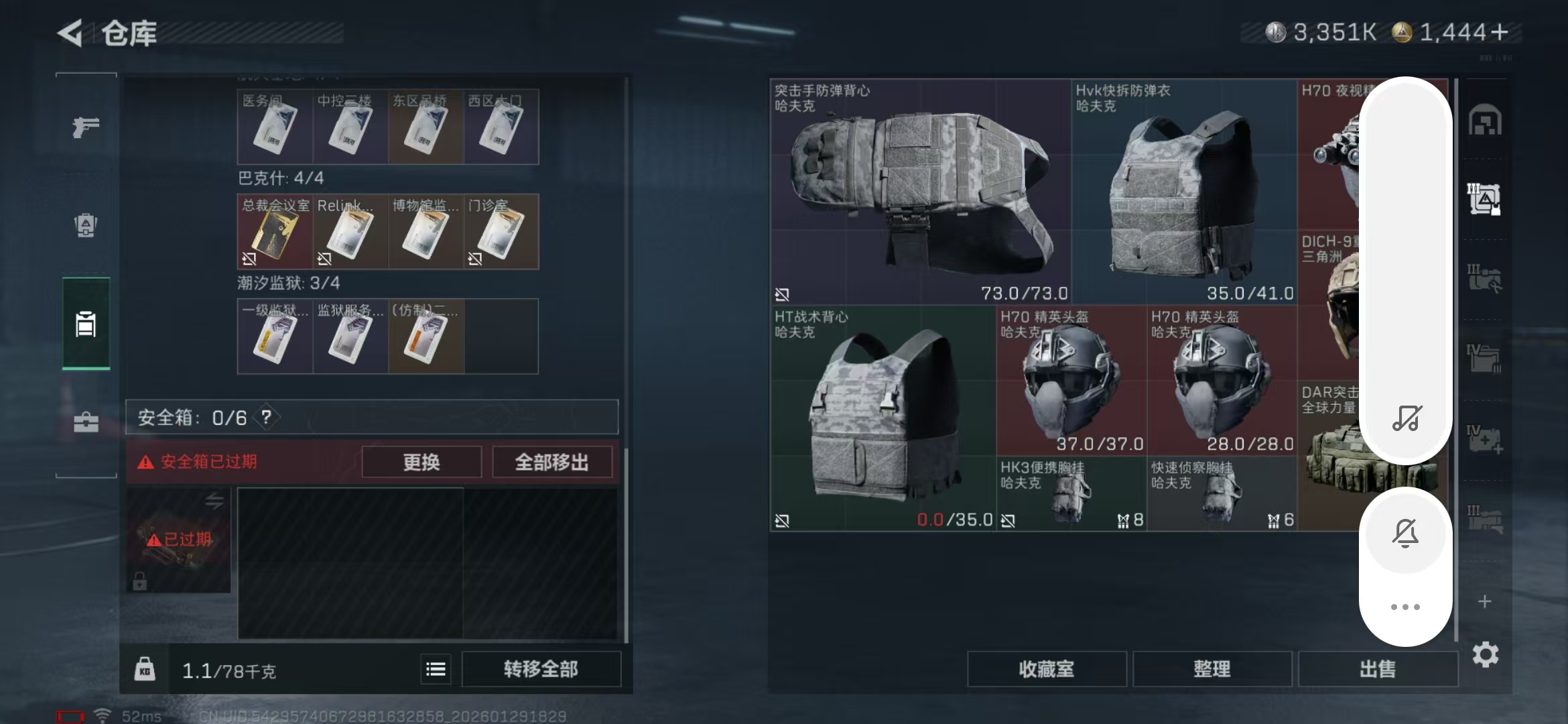Open the safebox help via question mark
Image resolution: width=1568 pixels, height=724 pixels.
point(265,417)
